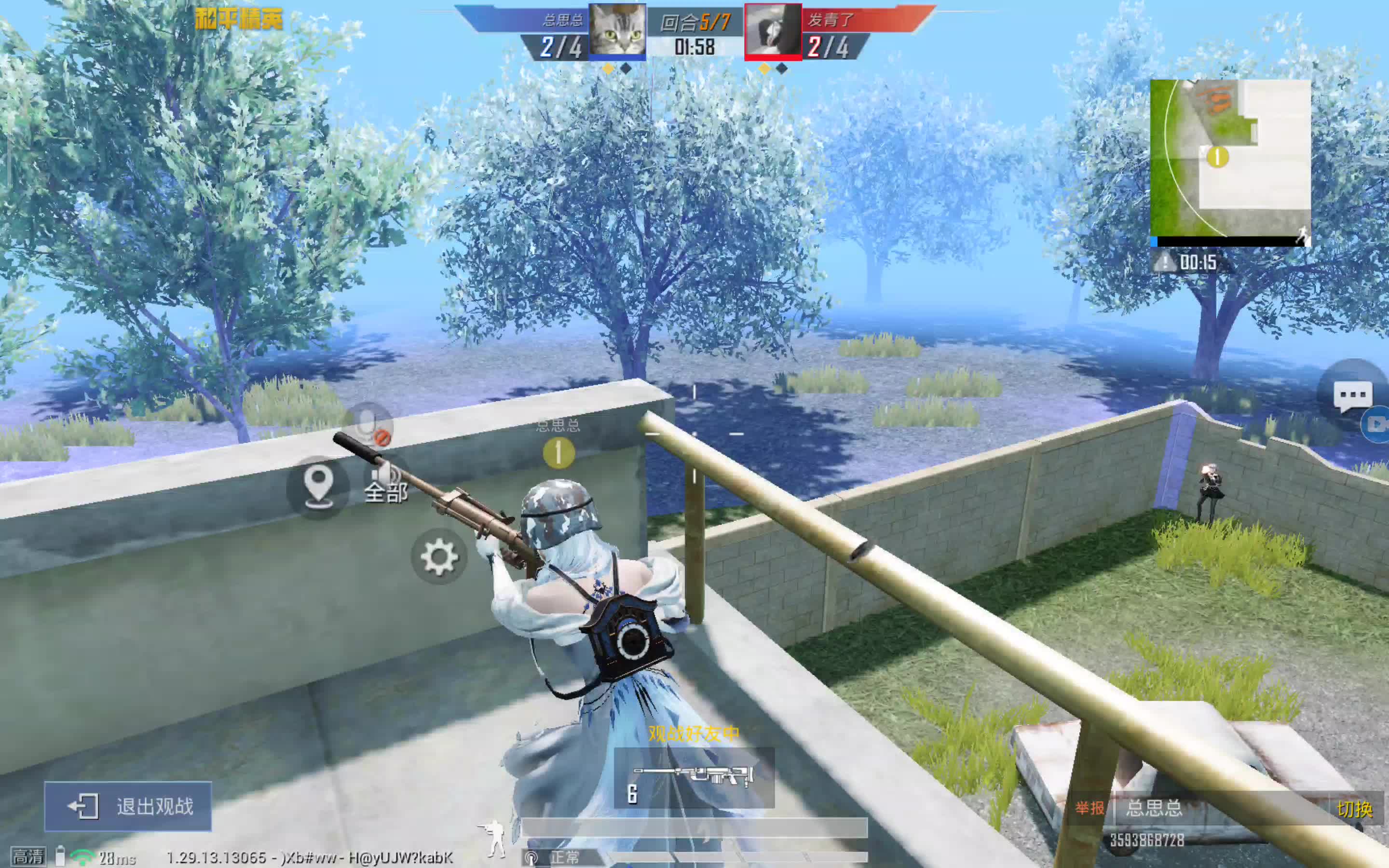The height and width of the screenshot is (868, 1389).
Task: Click the red team player avatar
Action: [x=773, y=30]
